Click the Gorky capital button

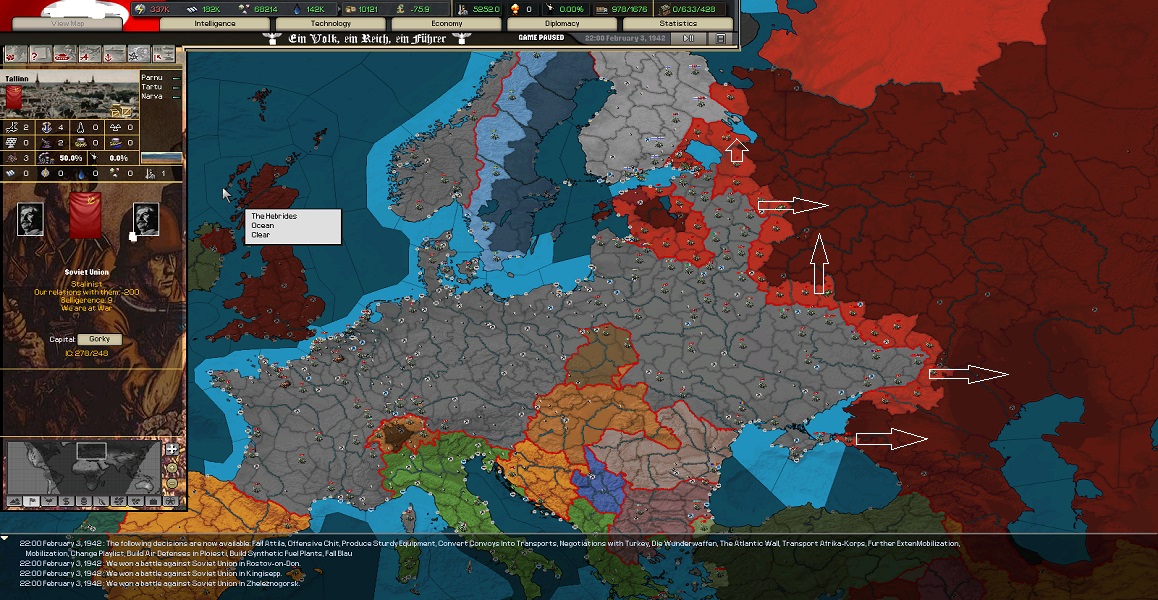[x=99, y=339]
